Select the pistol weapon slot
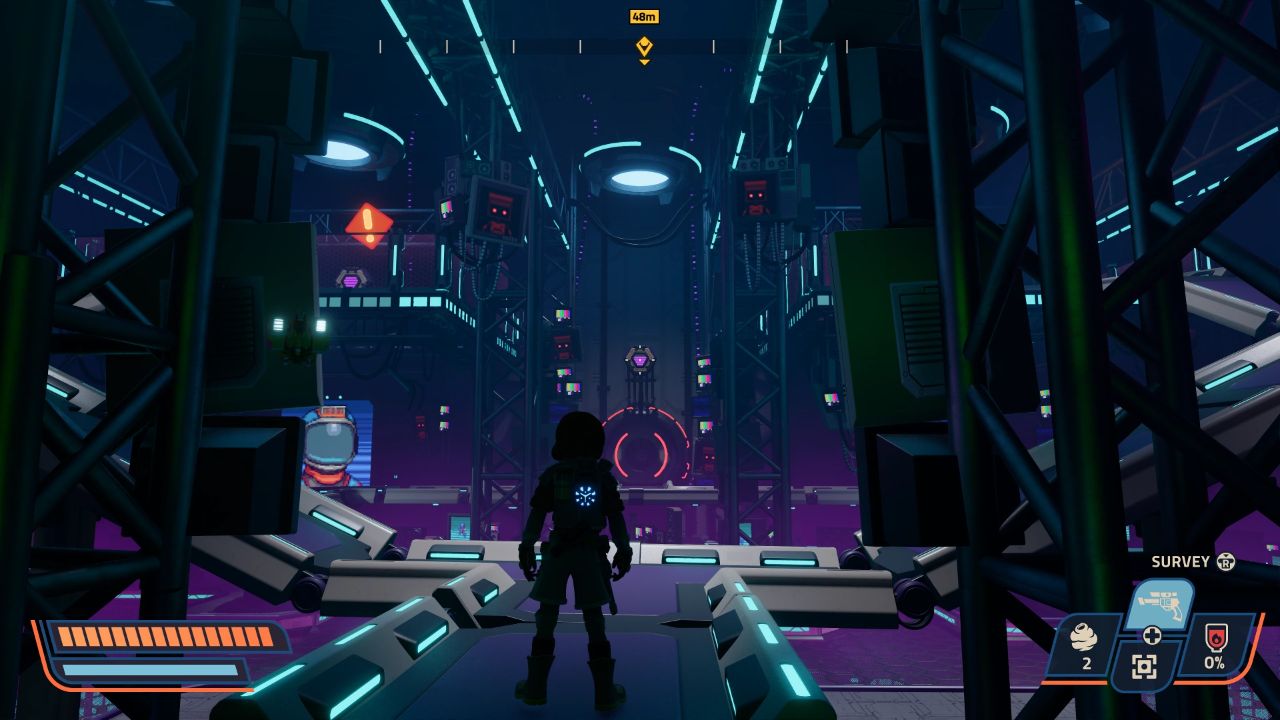Screen dimensions: 1280x720 tap(1158, 605)
